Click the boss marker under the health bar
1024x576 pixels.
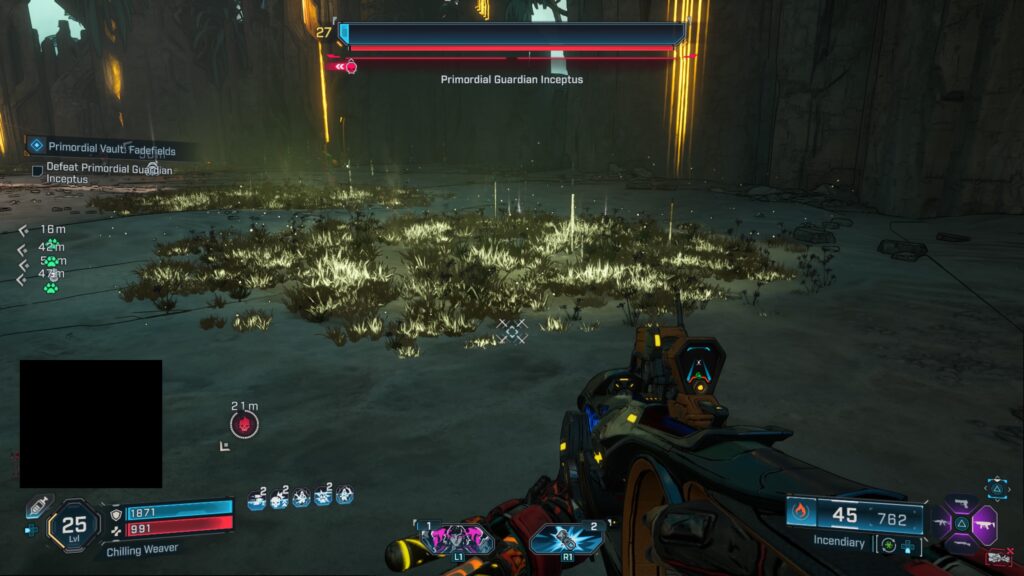click(x=350, y=67)
